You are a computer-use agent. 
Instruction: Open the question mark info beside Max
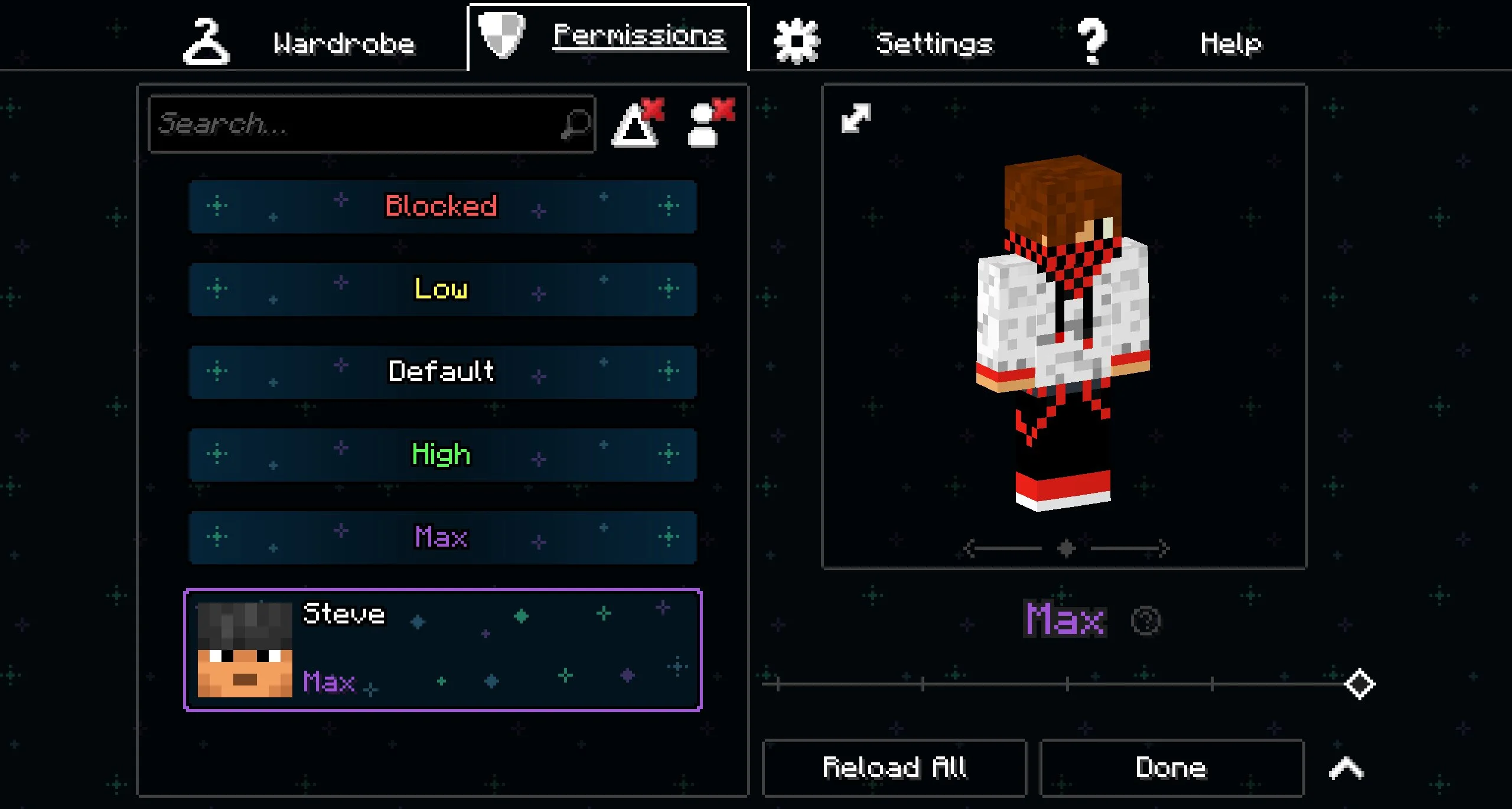click(1146, 620)
